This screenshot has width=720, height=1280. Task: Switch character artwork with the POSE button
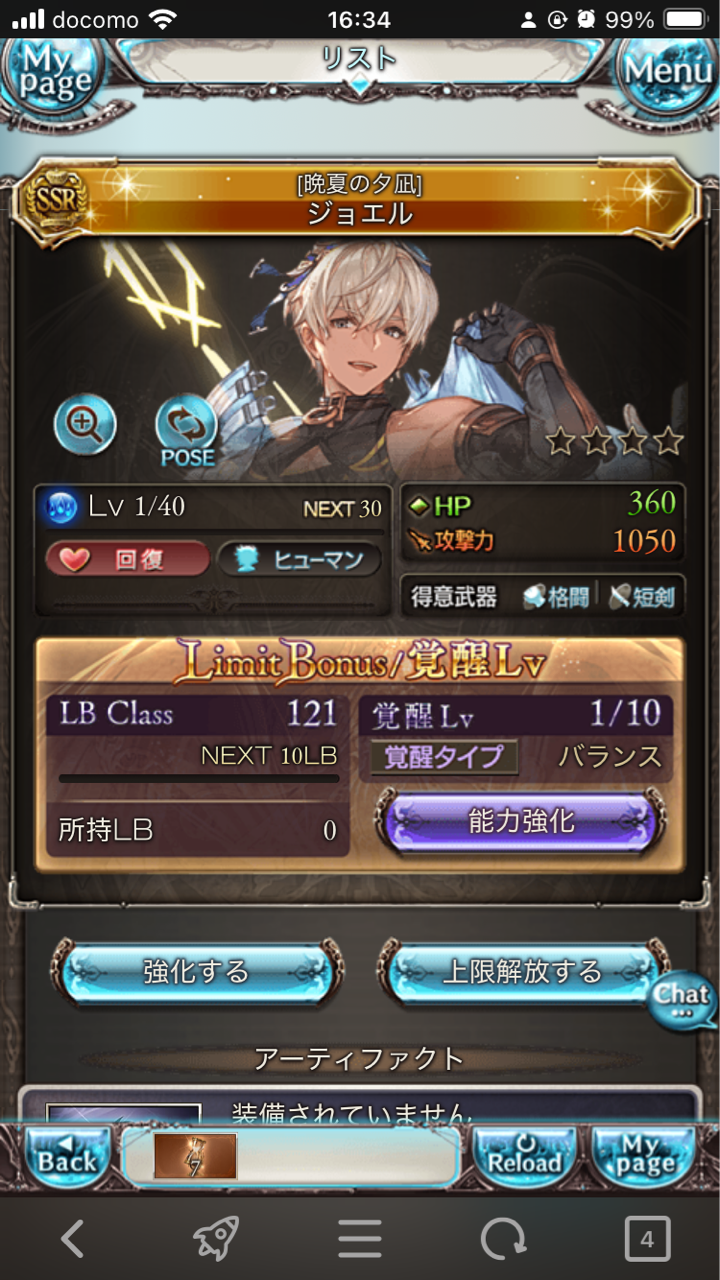(x=187, y=430)
